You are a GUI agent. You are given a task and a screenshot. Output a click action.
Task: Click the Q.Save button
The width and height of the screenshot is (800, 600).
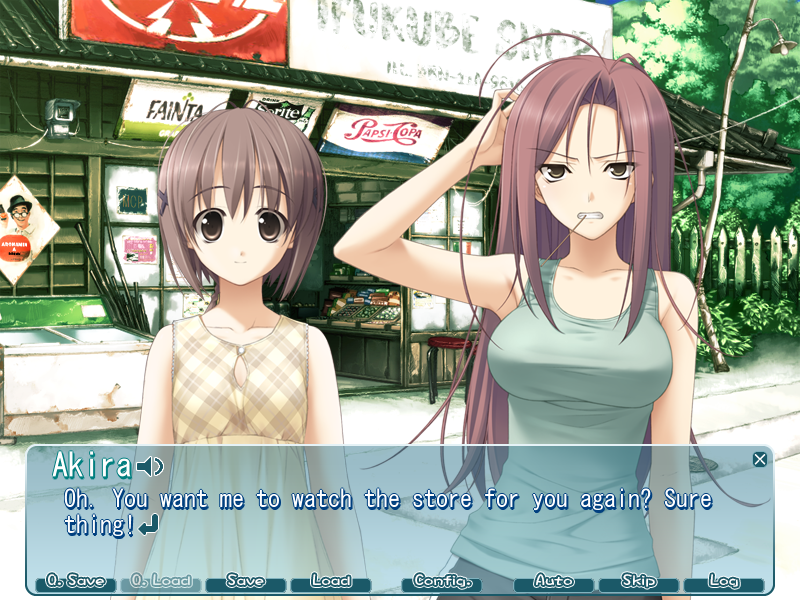(x=76, y=581)
